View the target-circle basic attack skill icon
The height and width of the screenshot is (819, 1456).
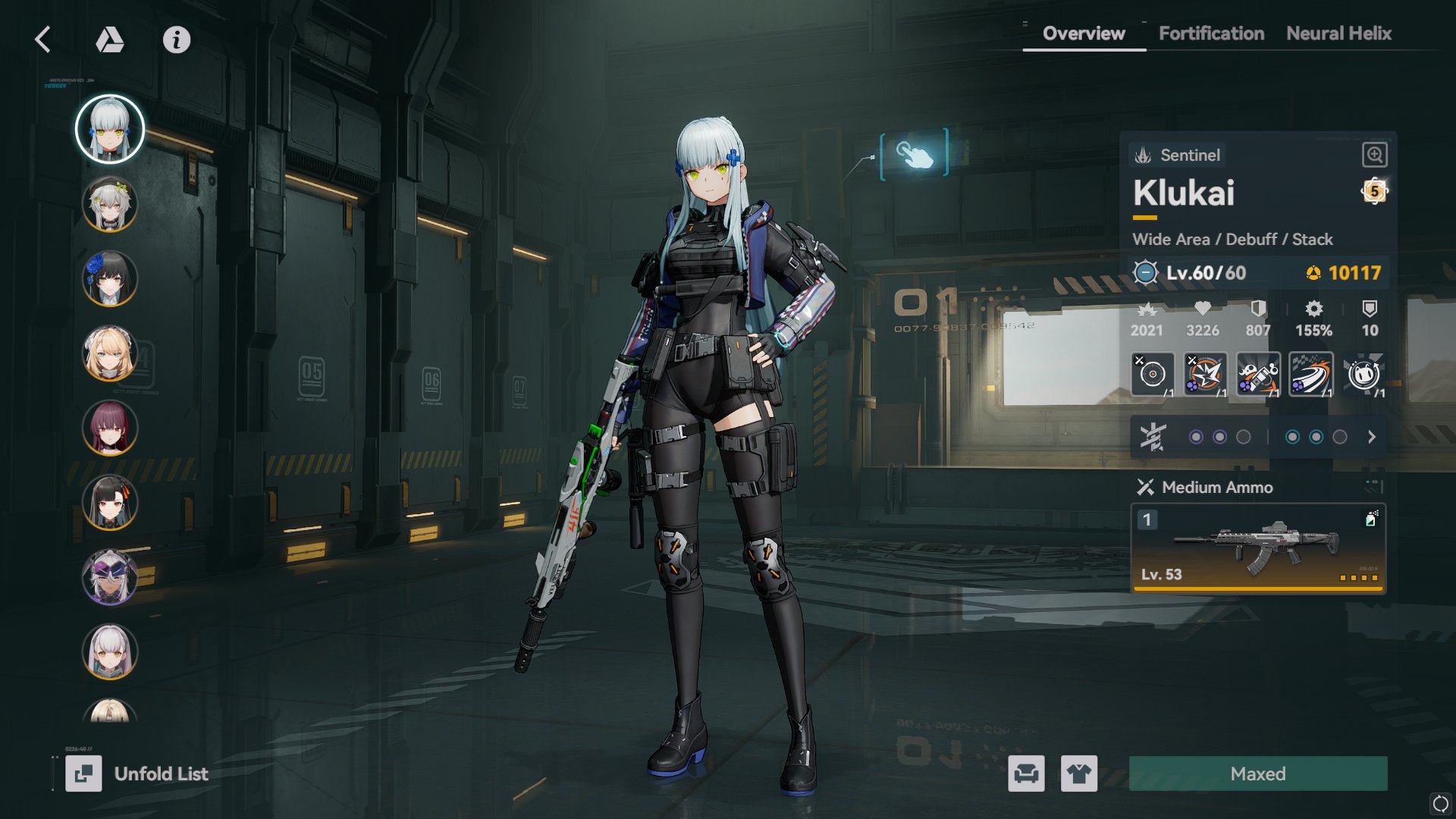pos(1152,374)
